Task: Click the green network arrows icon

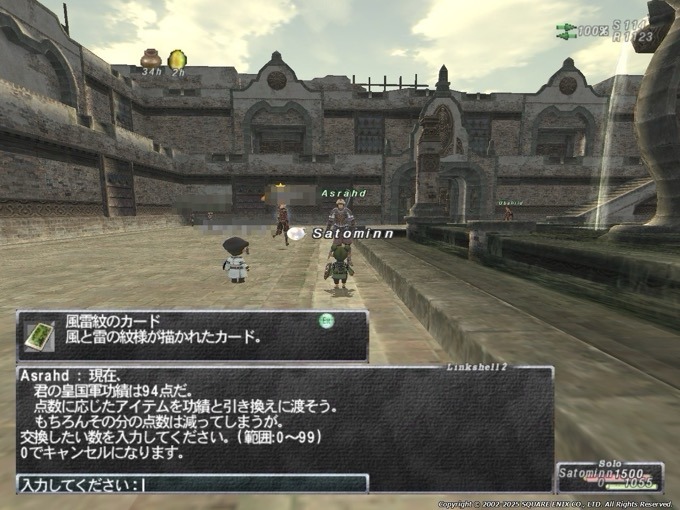Action: click(566, 31)
